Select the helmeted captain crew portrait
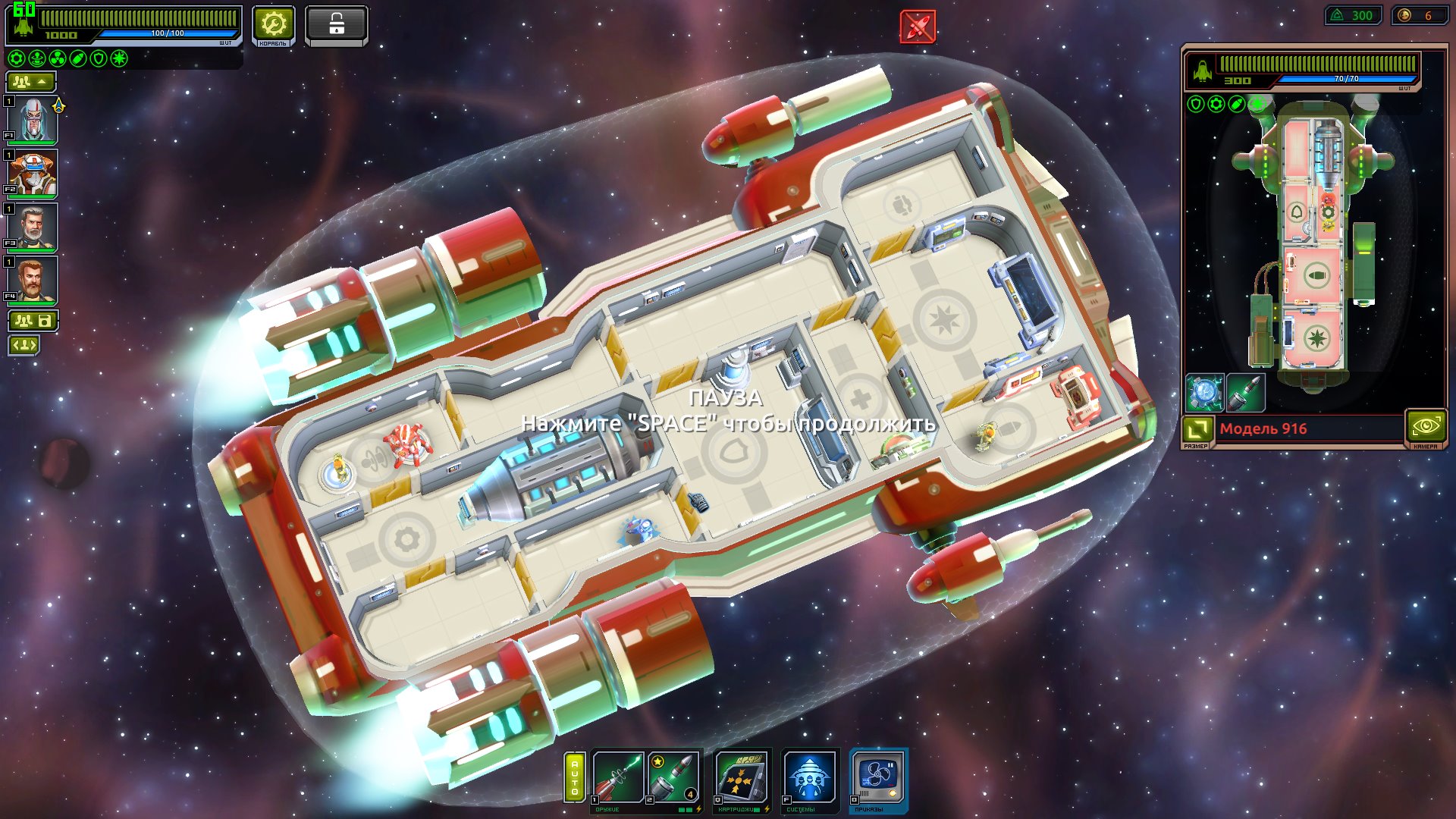Screen dimensions: 1456x819 coord(33,119)
